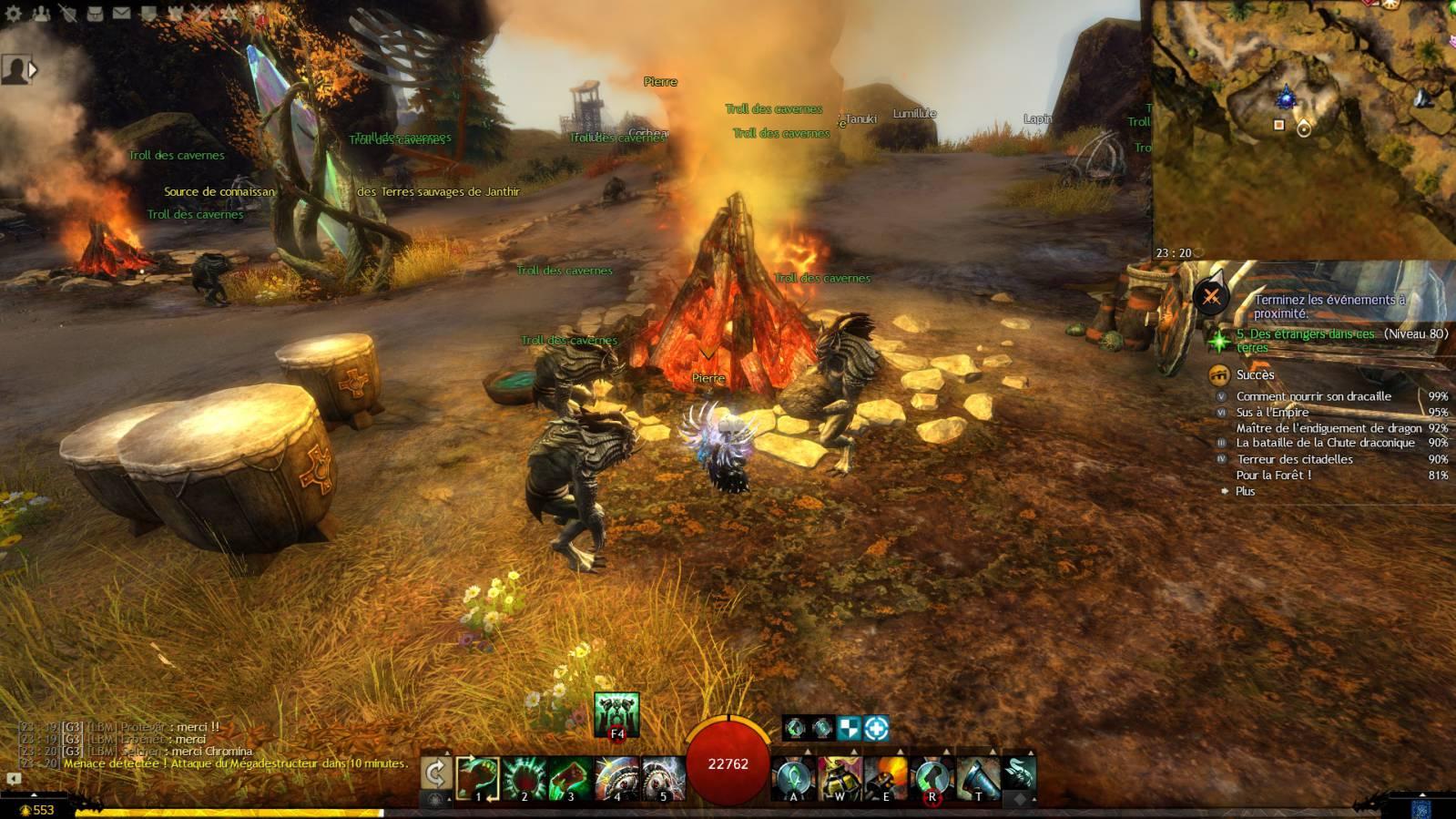Open the "Comment nourrir son dracaille" achievement
This screenshot has width=1456, height=819.
click(1313, 396)
